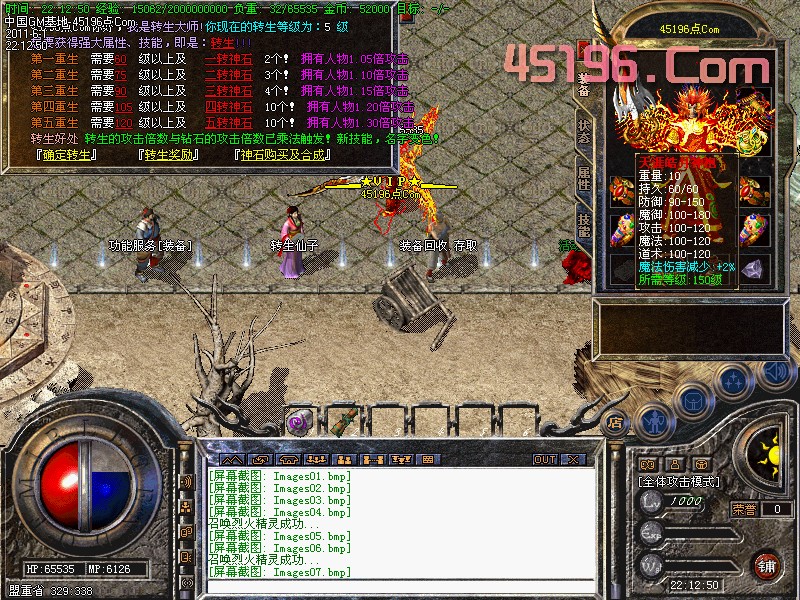Confirm rebirth via 确定转生 option

[65, 154]
